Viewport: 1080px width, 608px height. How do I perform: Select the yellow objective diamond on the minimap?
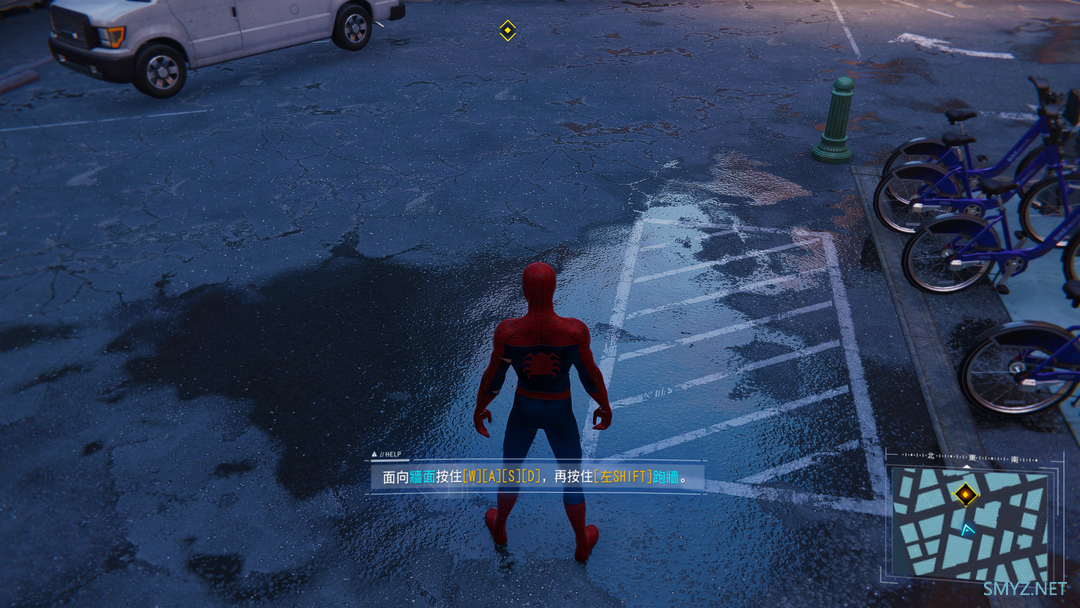965,493
